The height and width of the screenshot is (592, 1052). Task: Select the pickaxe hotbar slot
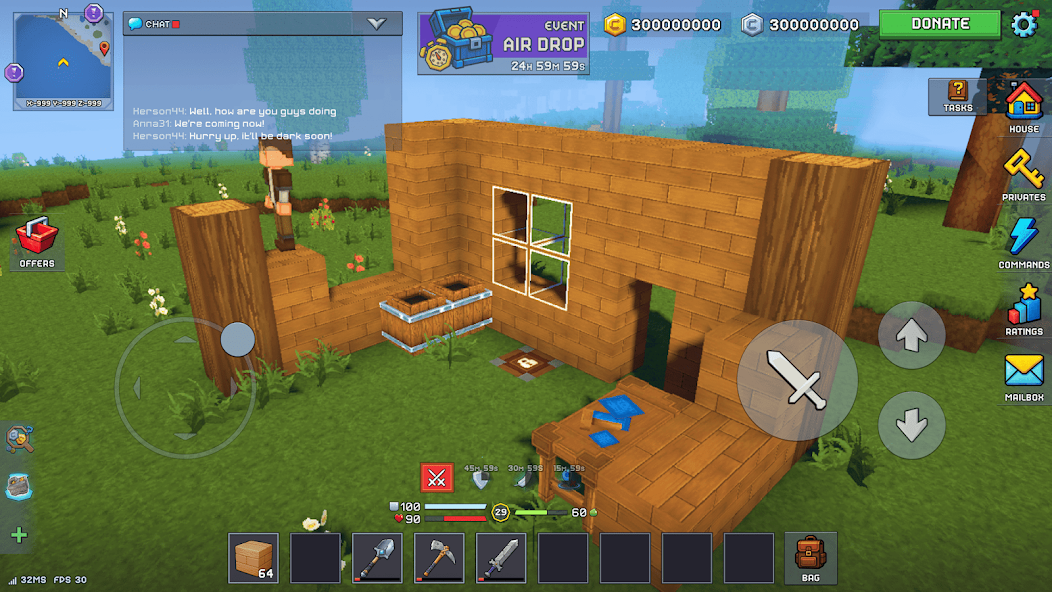pos(439,558)
